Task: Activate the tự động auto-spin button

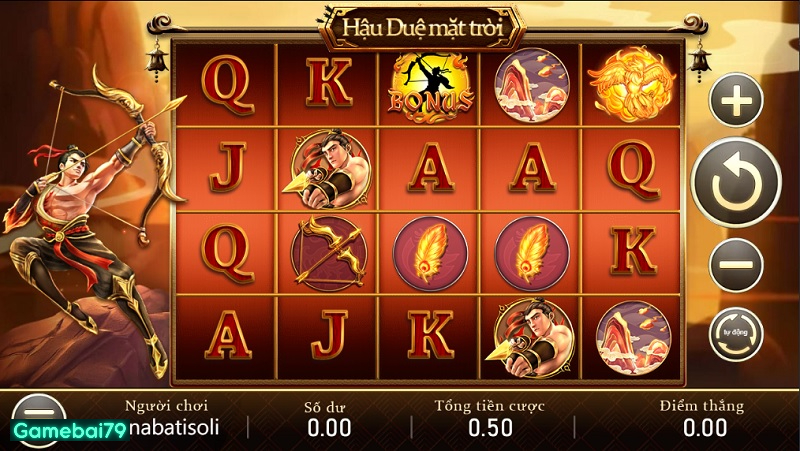Action: click(736, 335)
